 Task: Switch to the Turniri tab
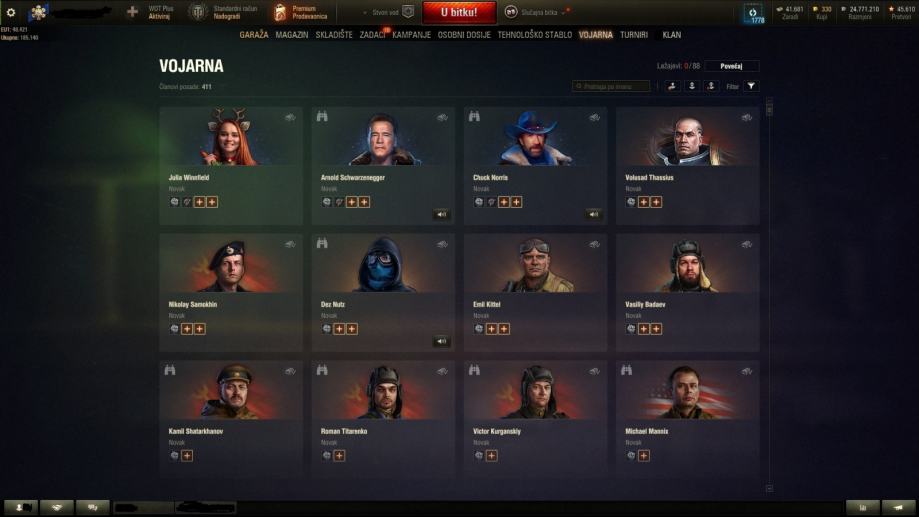tap(634, 35)
